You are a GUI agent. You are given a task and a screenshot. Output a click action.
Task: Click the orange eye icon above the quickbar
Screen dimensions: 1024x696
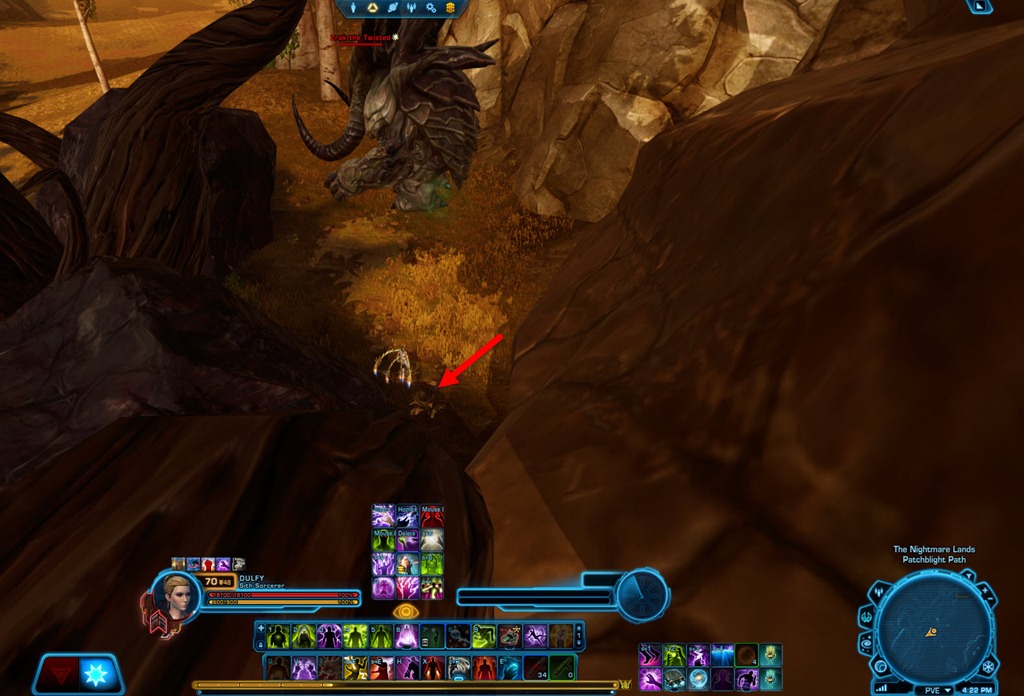[407, 610]
